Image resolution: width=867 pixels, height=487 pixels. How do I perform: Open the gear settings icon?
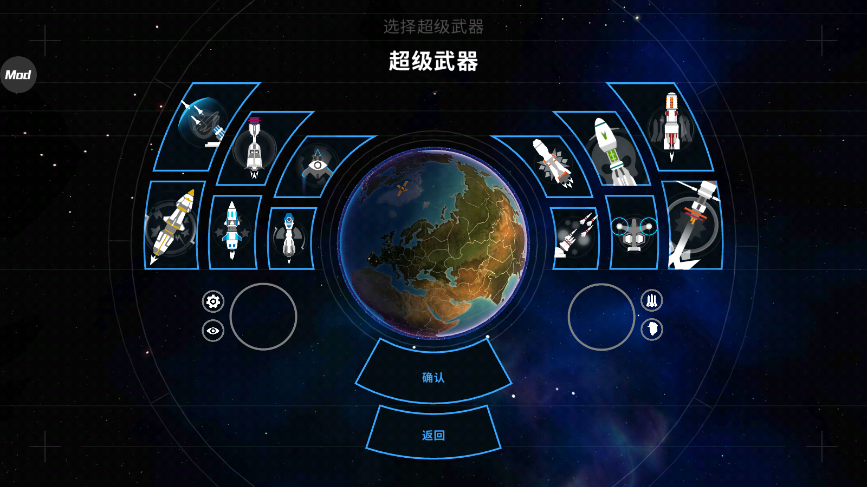(x=213, y=301)
